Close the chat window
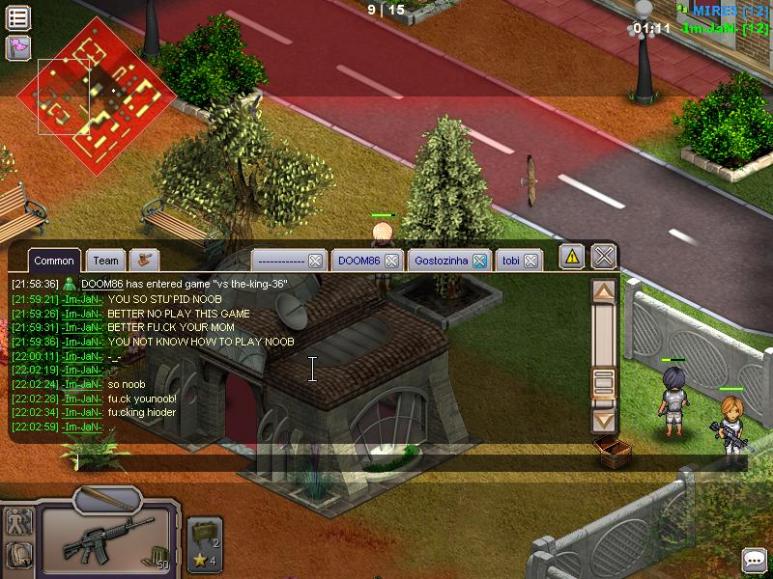This screenshot has width=773, height=579. point(604,256)
